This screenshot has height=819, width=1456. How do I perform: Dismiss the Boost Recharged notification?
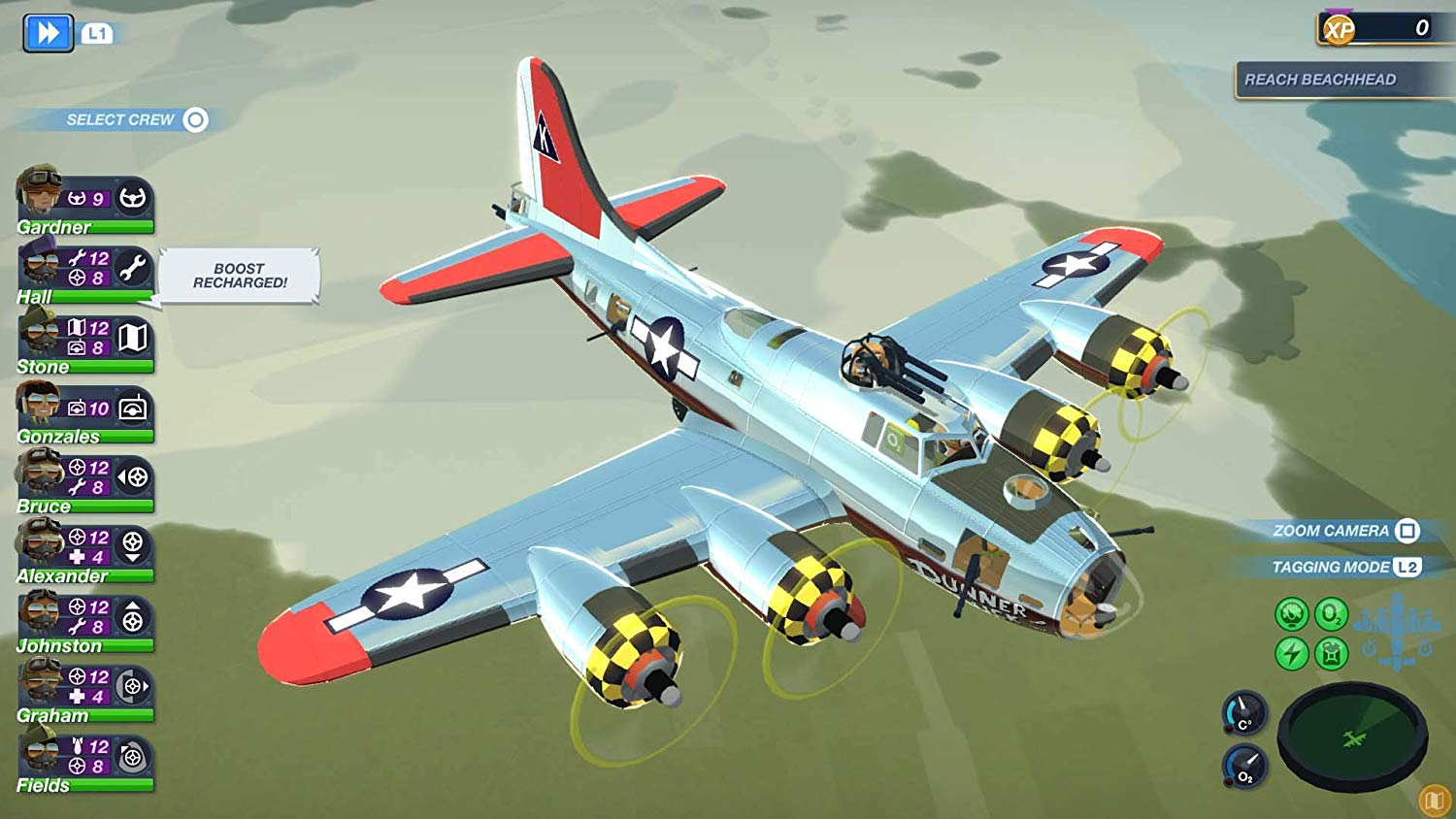point(239,276)
